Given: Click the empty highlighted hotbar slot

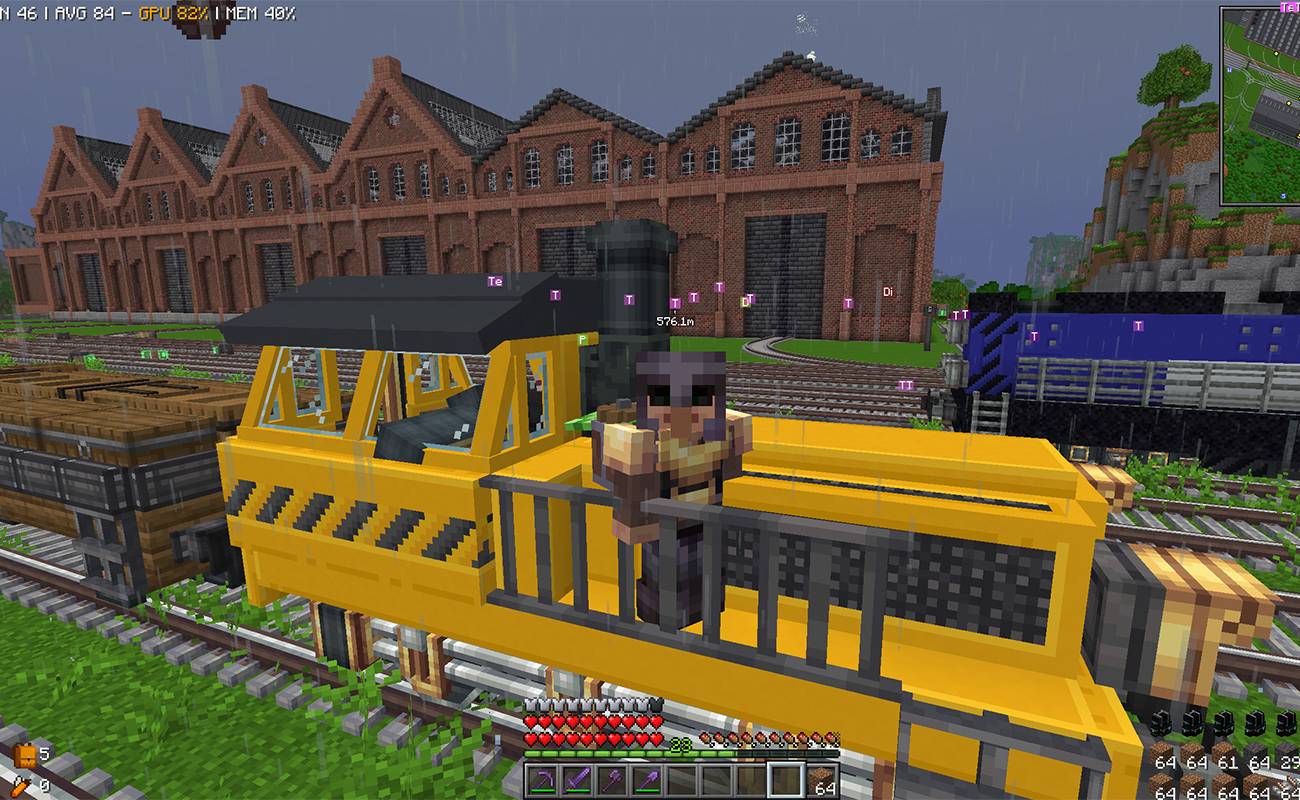Looking at the screenshot, I should tap(784, 781).
